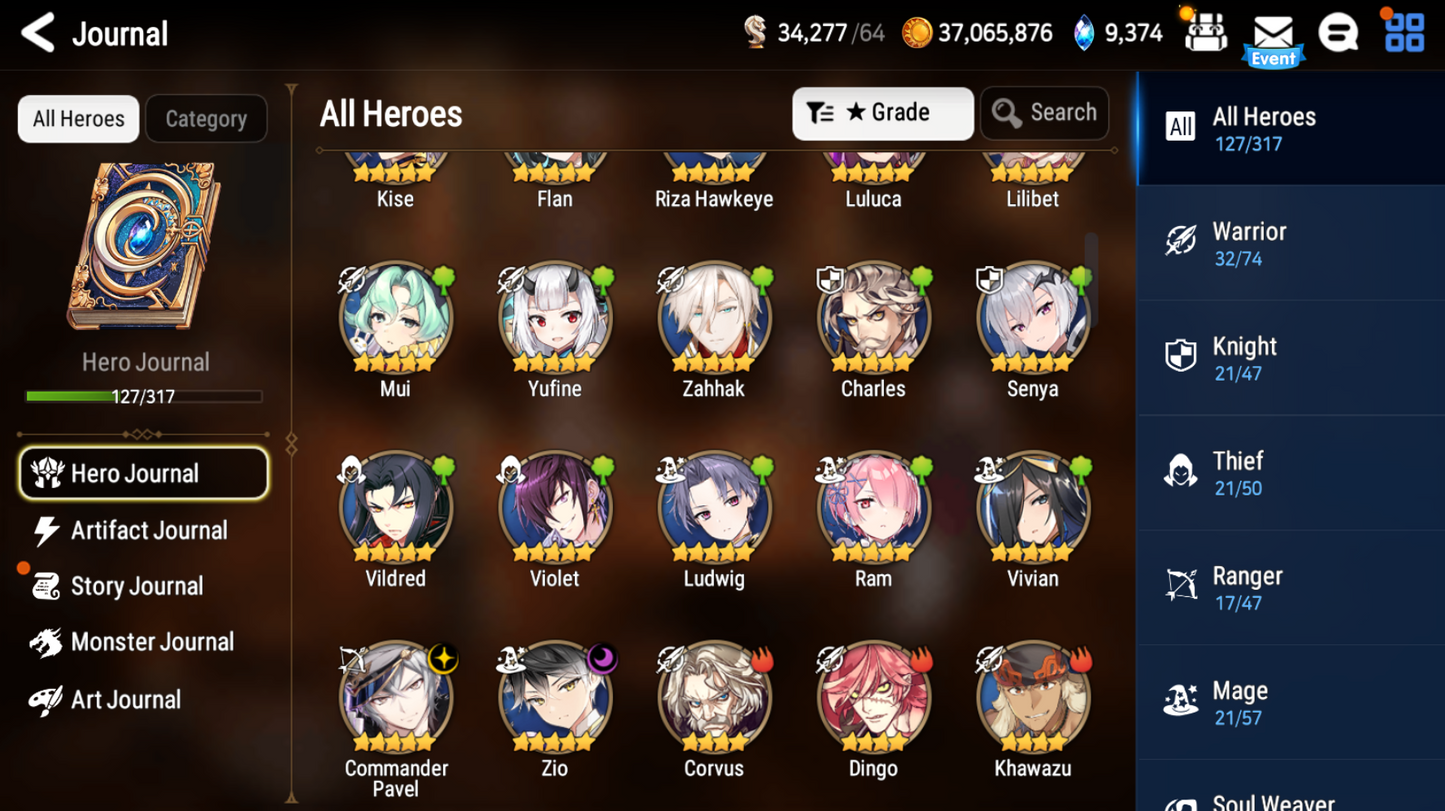The width and height of the screenshot is (1445, 811).
Task: Switch to the Artifact Journal
Action: (x=146, y=530)
